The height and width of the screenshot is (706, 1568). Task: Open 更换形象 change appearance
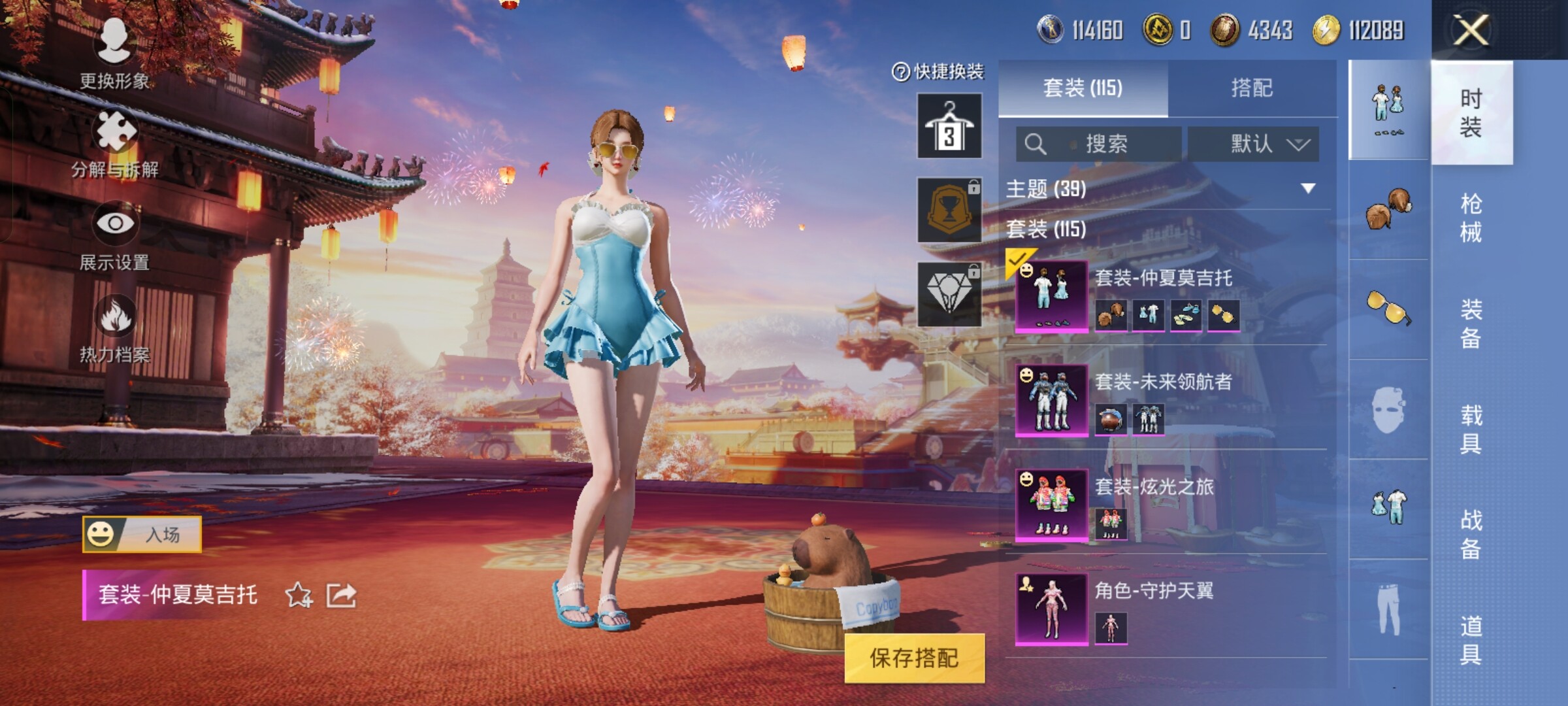[115, 52]
